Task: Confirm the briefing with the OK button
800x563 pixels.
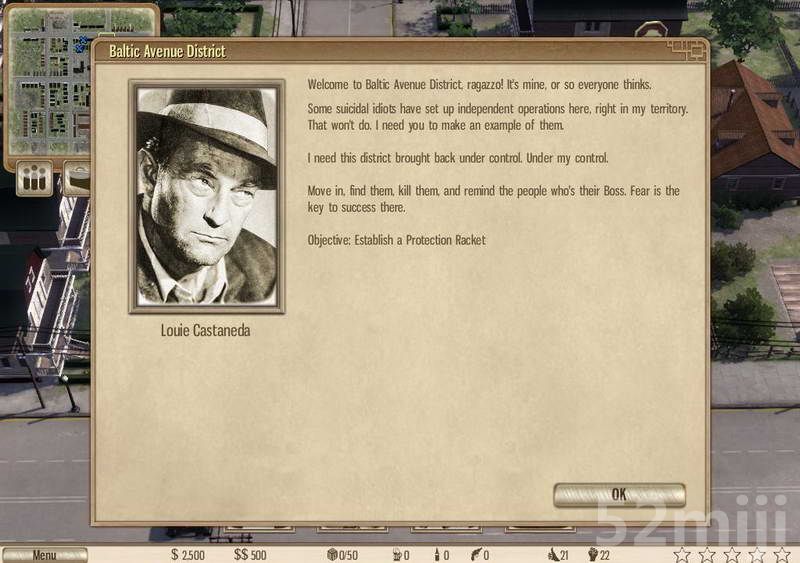Action: coord(619,495)
